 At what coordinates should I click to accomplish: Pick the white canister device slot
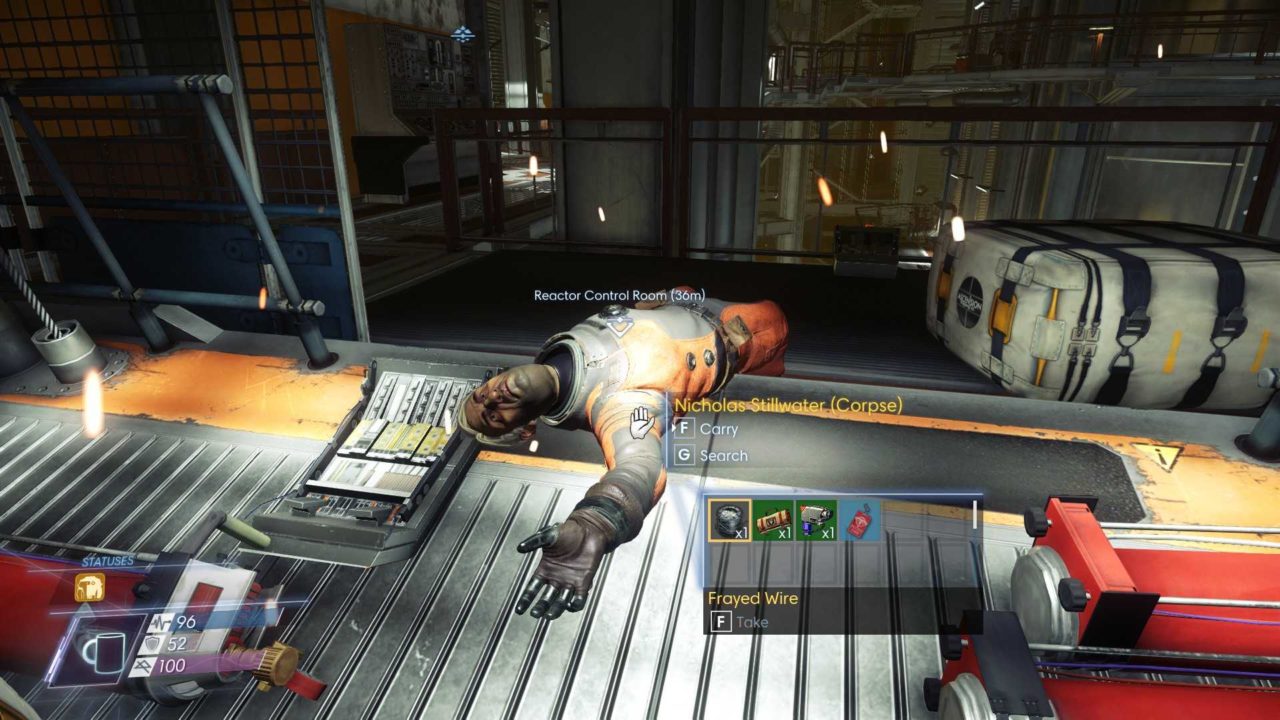[x=817, y=520]
